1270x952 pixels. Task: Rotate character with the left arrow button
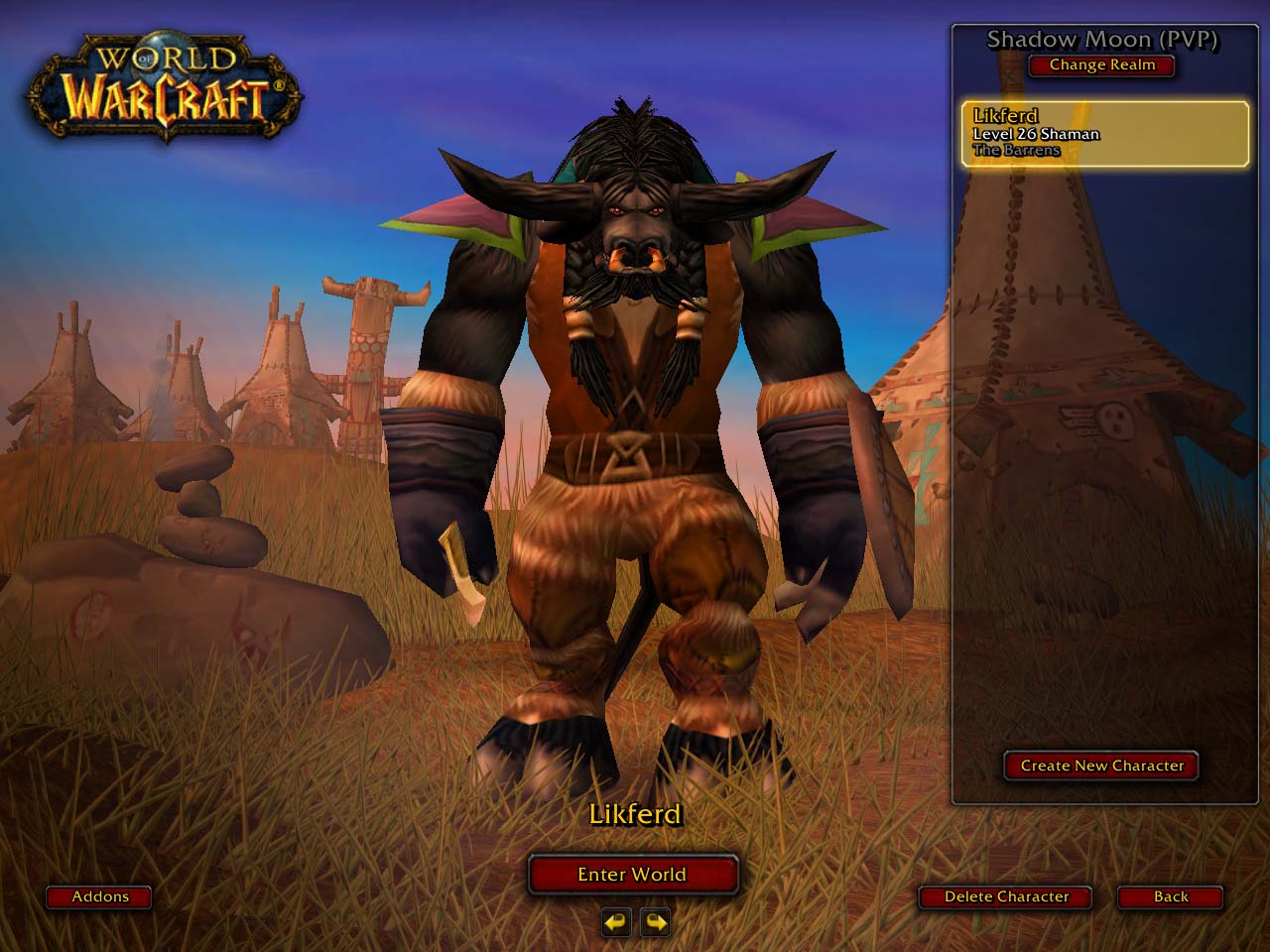616,922
